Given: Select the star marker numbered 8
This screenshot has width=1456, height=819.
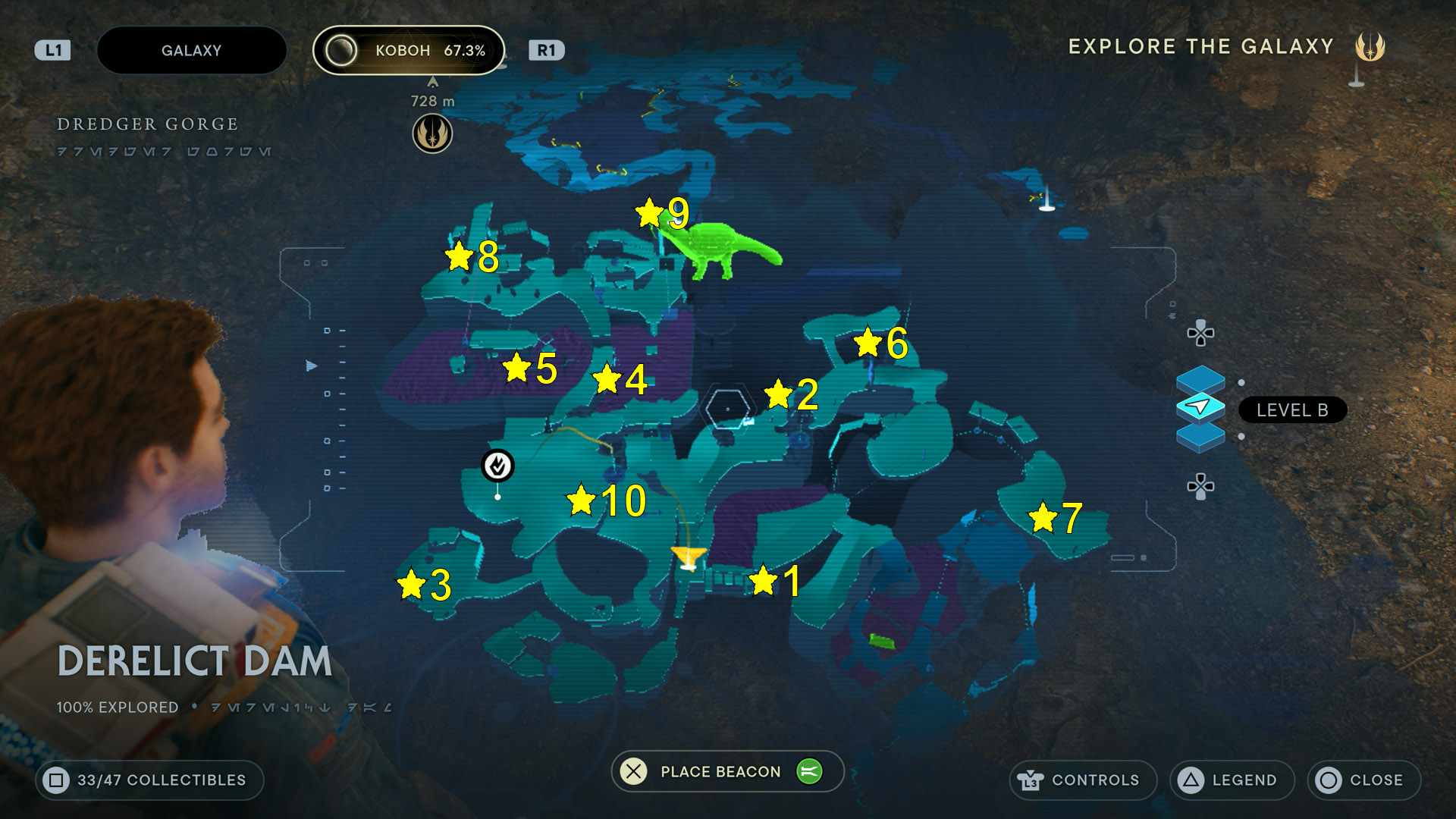Looking at the screenshot, I should 460,256.
